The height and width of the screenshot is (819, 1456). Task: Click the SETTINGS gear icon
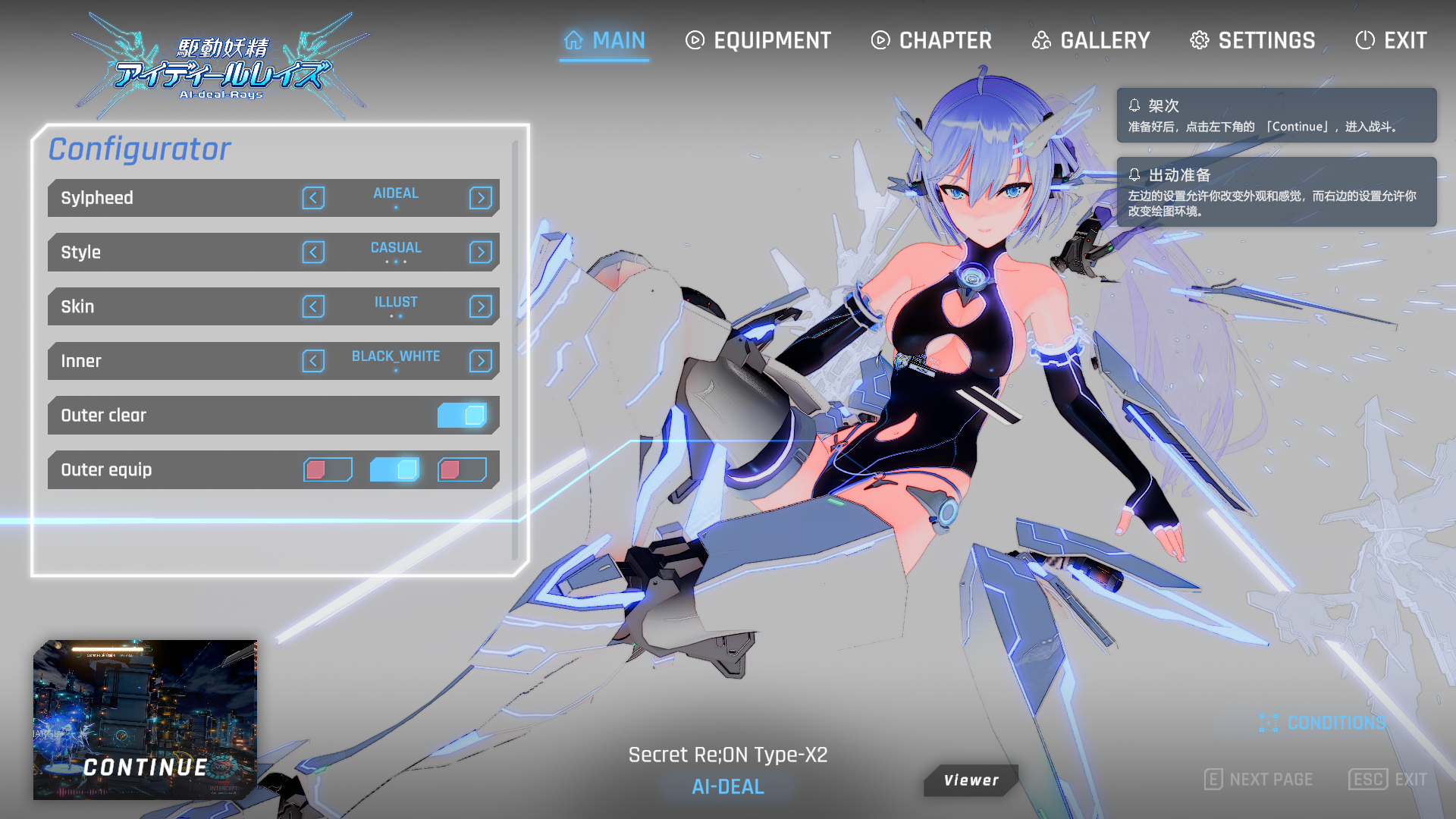(1200, 40)
